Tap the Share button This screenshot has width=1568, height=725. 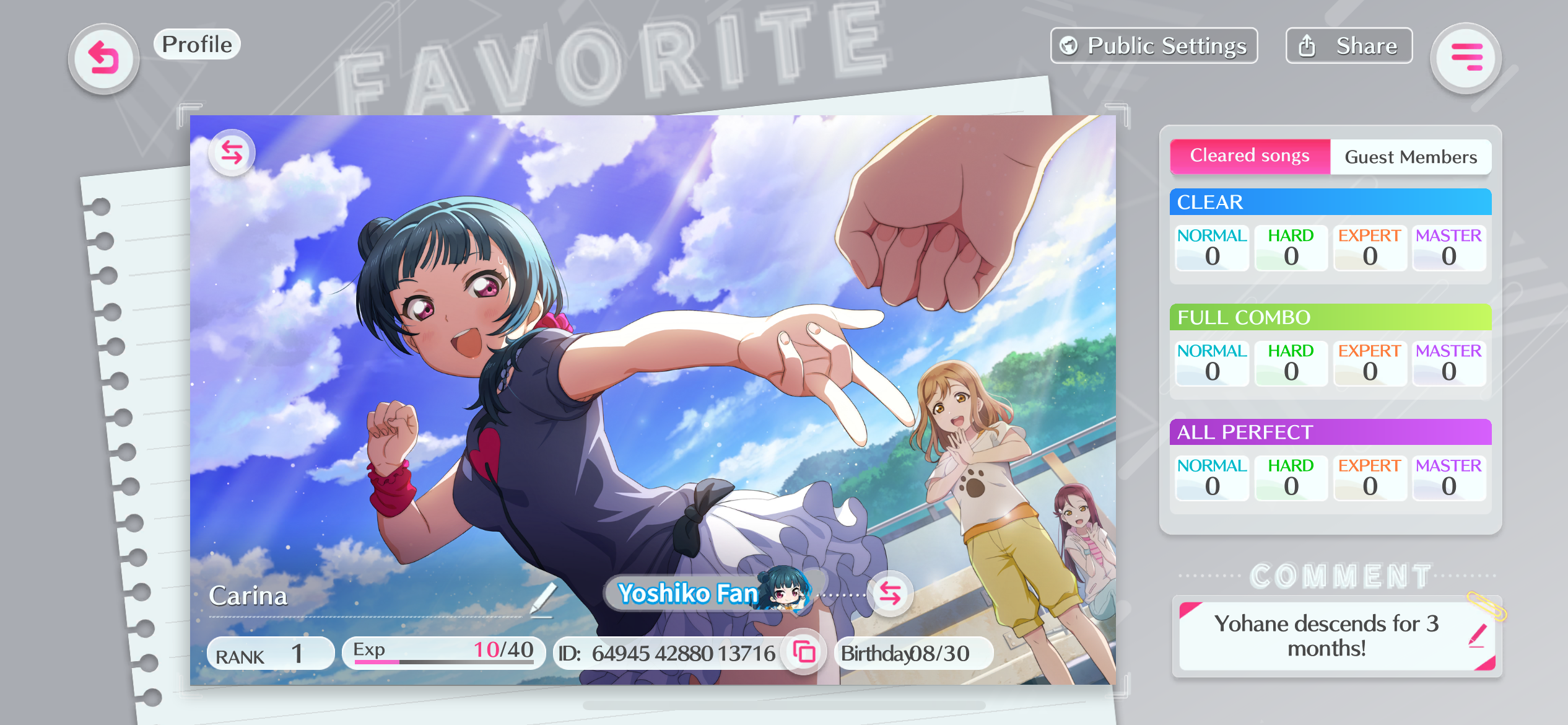click(x=1349, y=46)
